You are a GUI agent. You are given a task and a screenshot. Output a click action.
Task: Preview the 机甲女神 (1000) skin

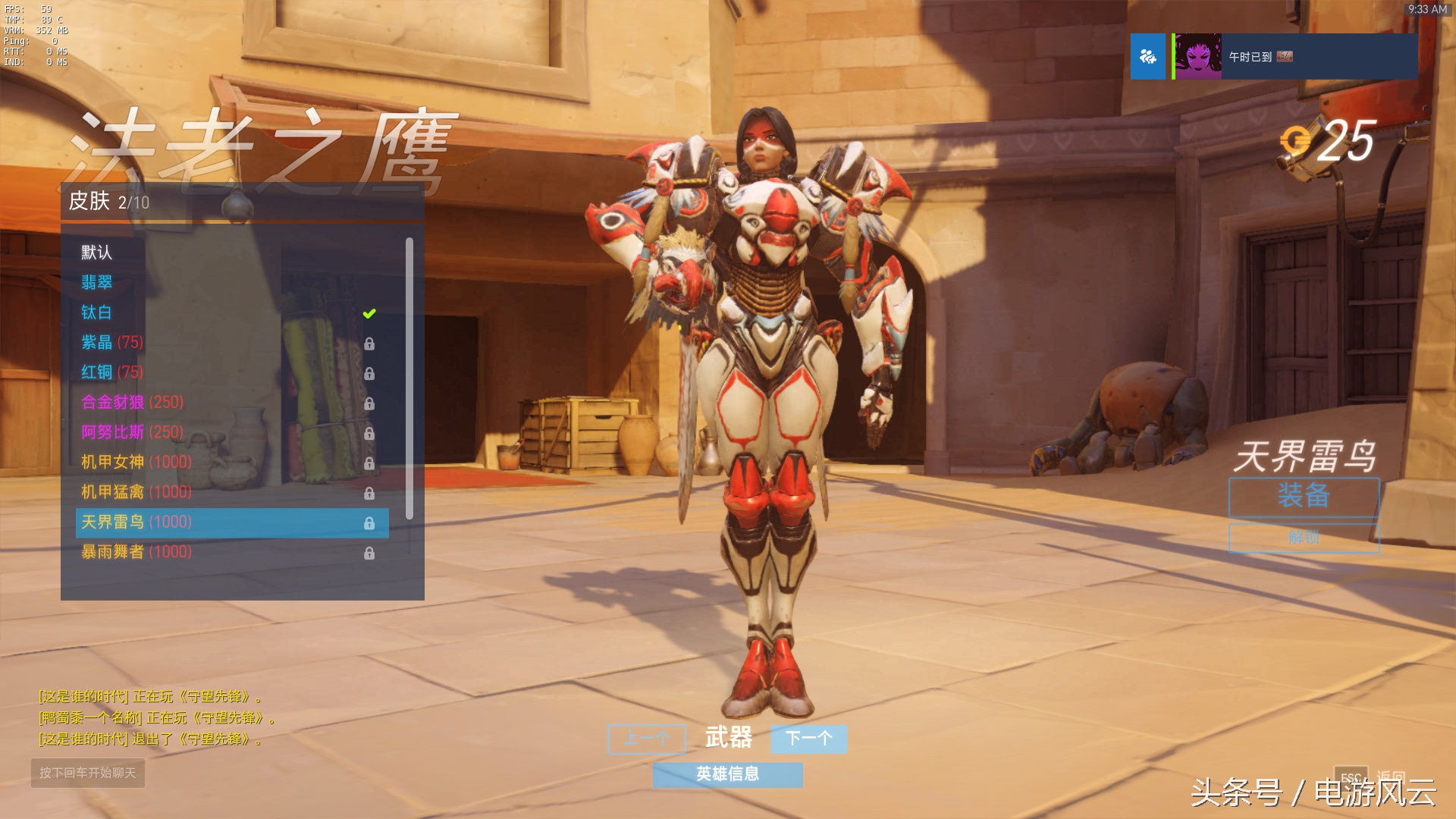click(x=136, y=462)
